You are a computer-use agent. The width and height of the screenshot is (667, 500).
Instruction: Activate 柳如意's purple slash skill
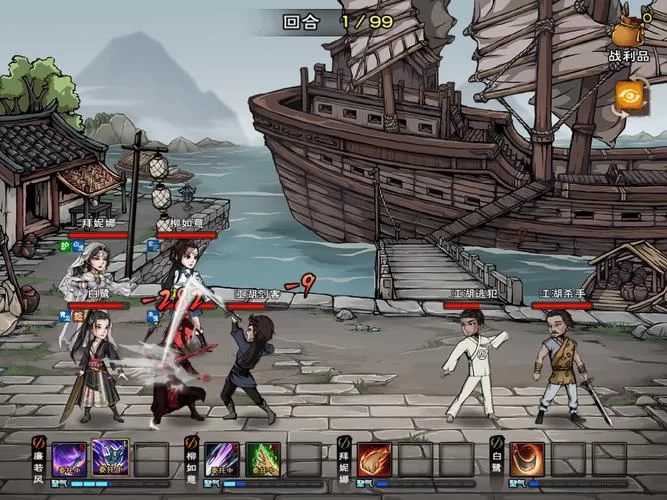tap(222, 459)
